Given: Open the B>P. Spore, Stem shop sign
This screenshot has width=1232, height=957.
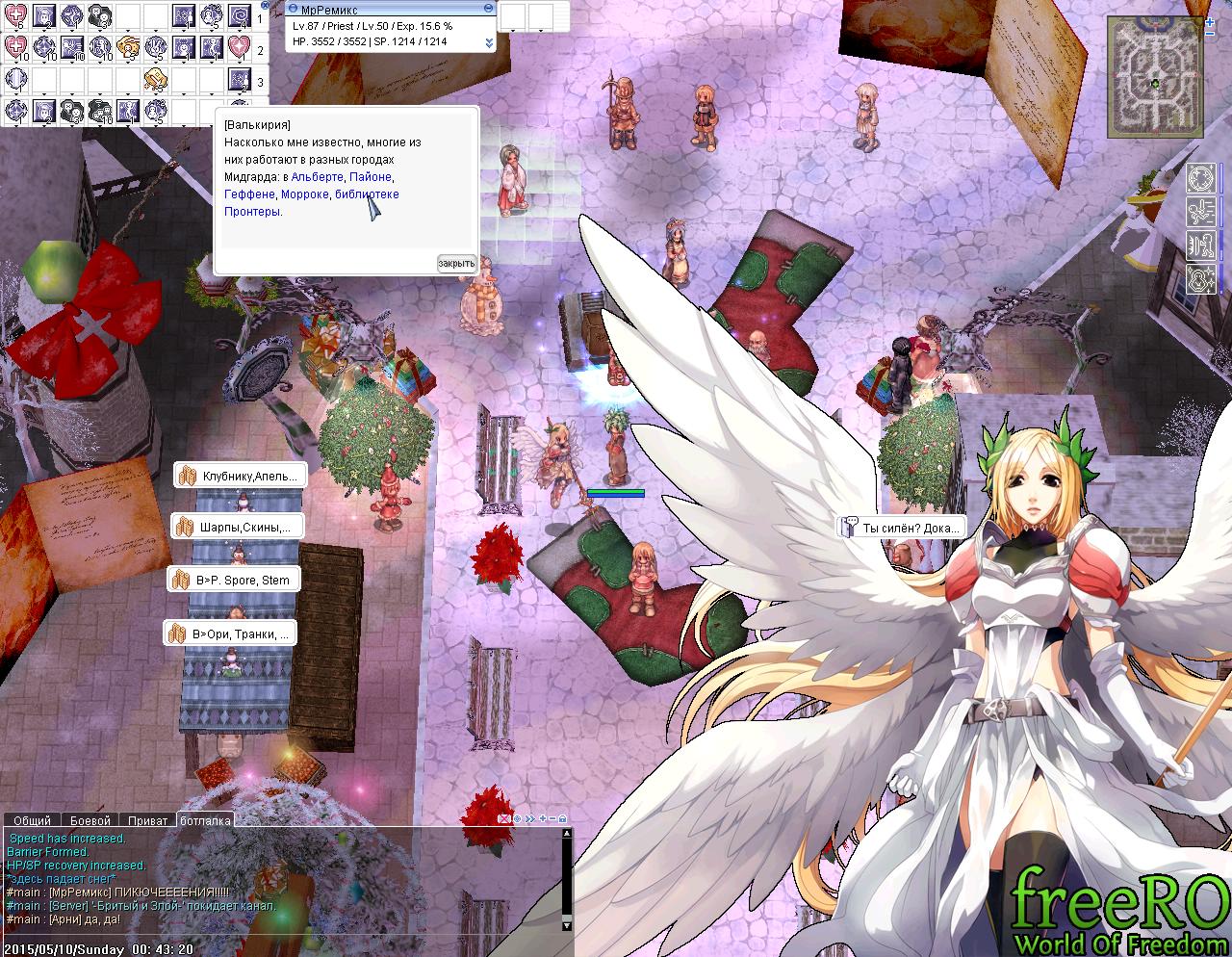Looking at the screenshot, I should 233,580.
